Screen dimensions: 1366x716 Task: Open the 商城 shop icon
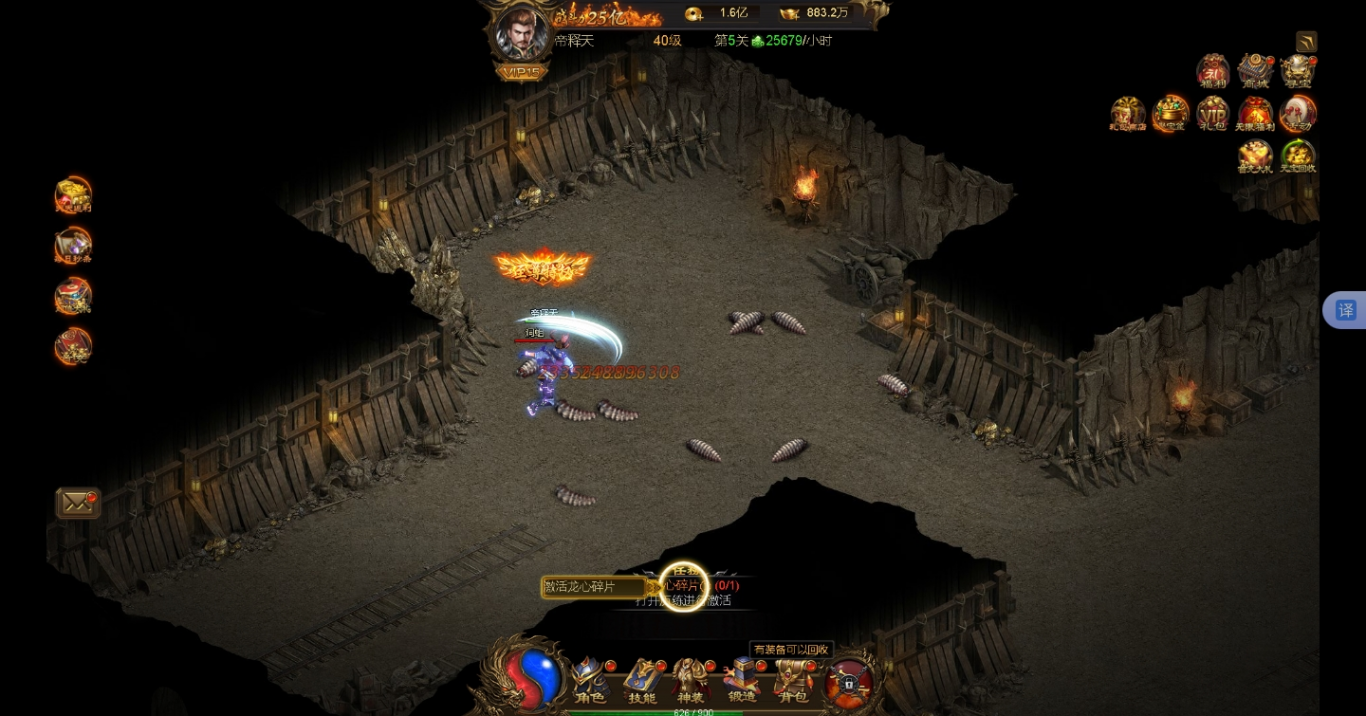pyautogui.click(x=1255, y=71)
